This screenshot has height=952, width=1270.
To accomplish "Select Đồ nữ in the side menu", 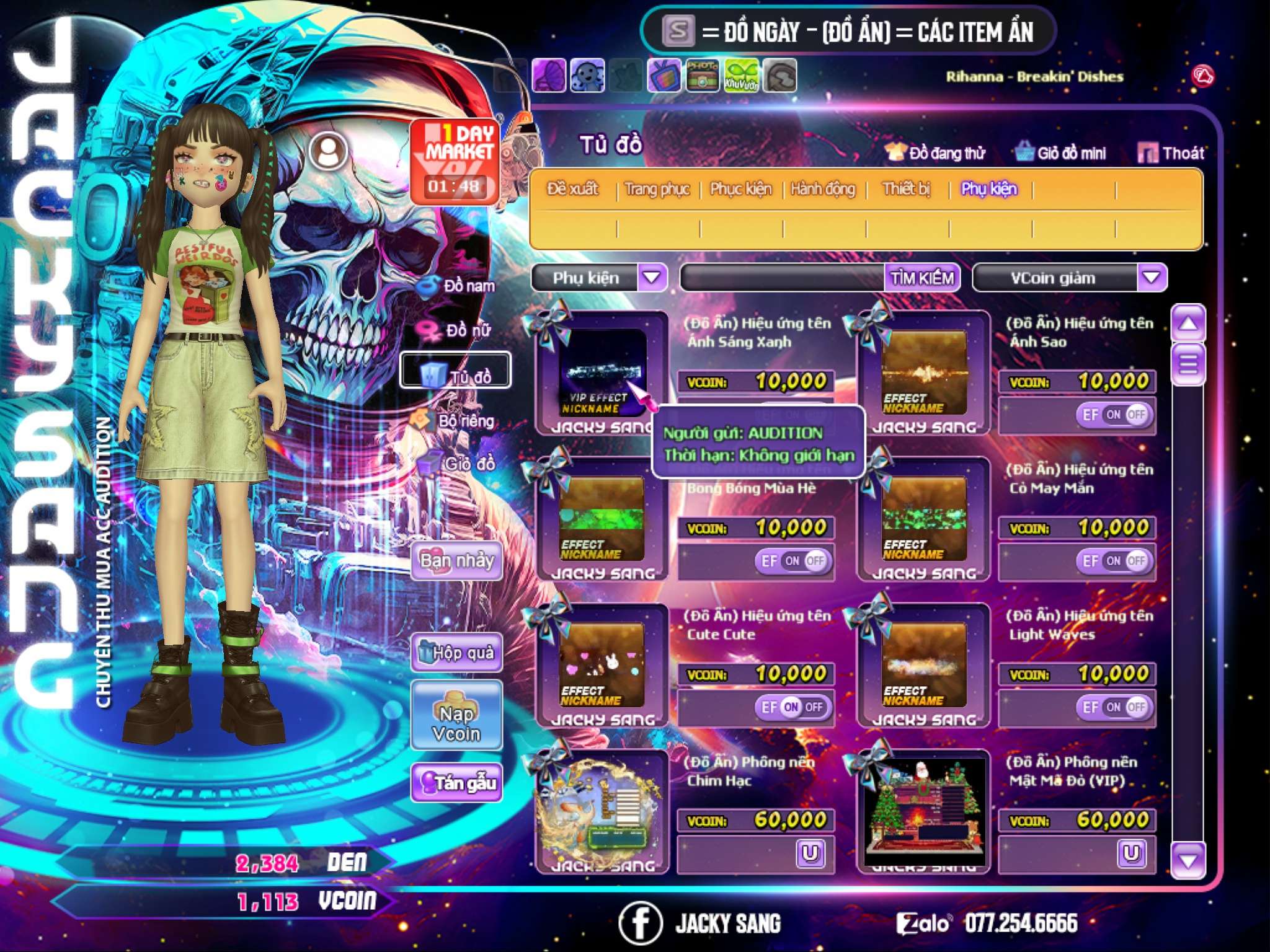I will [x=458, y=330].
